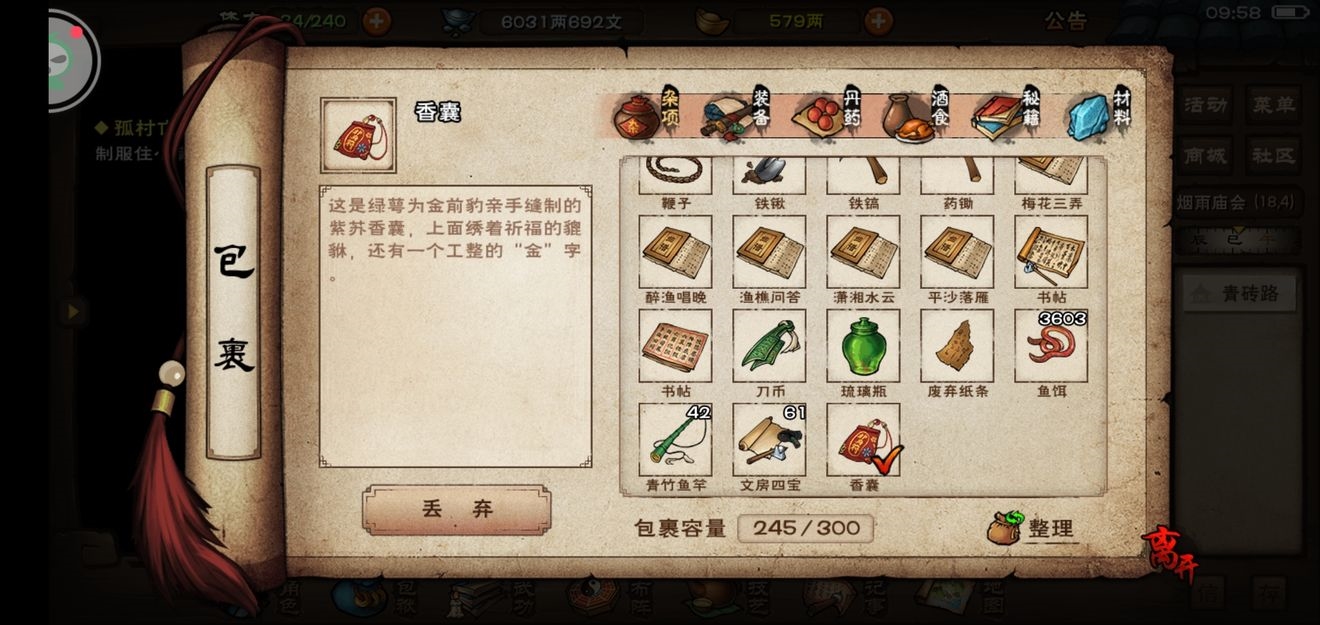Pick the 平沙落雁 book slot
Viewport: 1320px width, 625px height.
[957, 253]
